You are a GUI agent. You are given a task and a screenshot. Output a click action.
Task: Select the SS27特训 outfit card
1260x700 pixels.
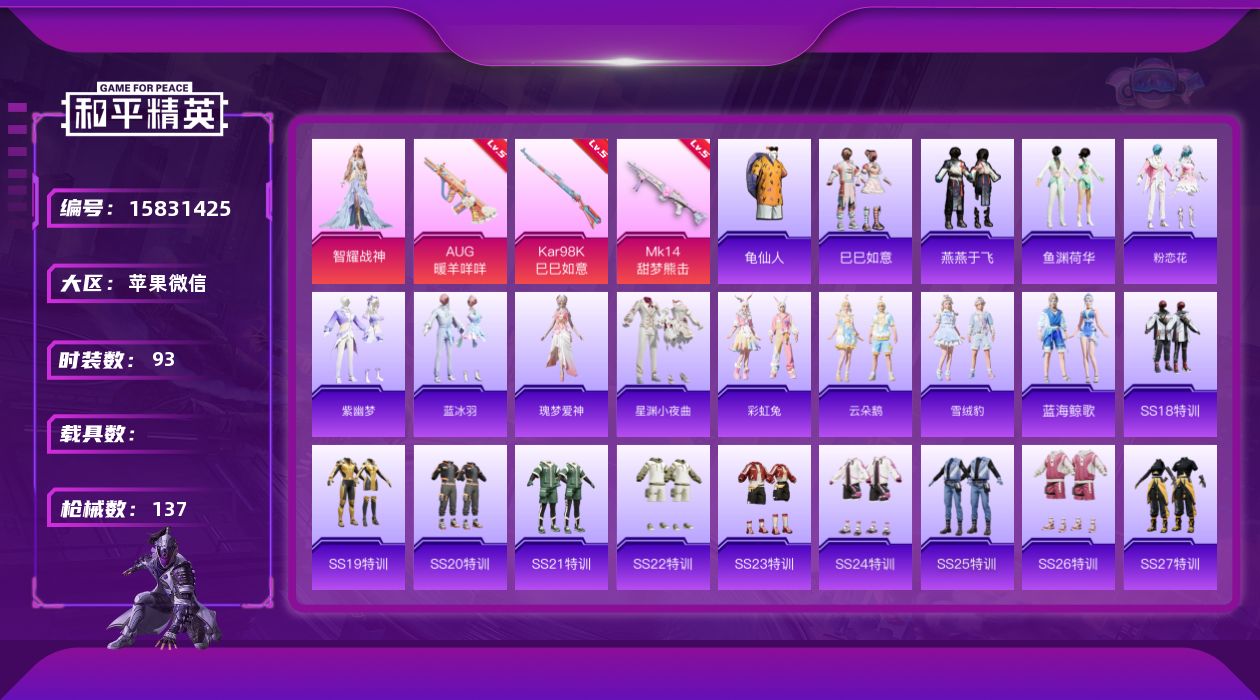tap(1170, 517)
